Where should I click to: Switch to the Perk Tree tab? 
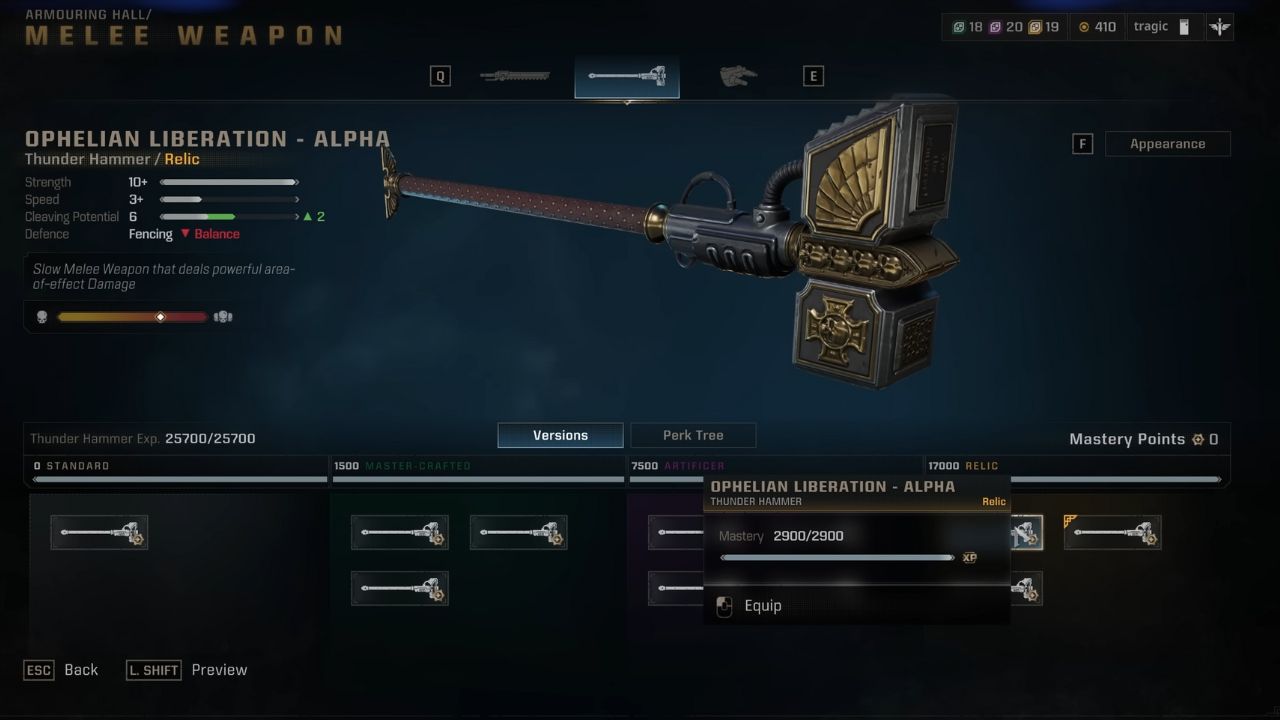pos(693,434)
